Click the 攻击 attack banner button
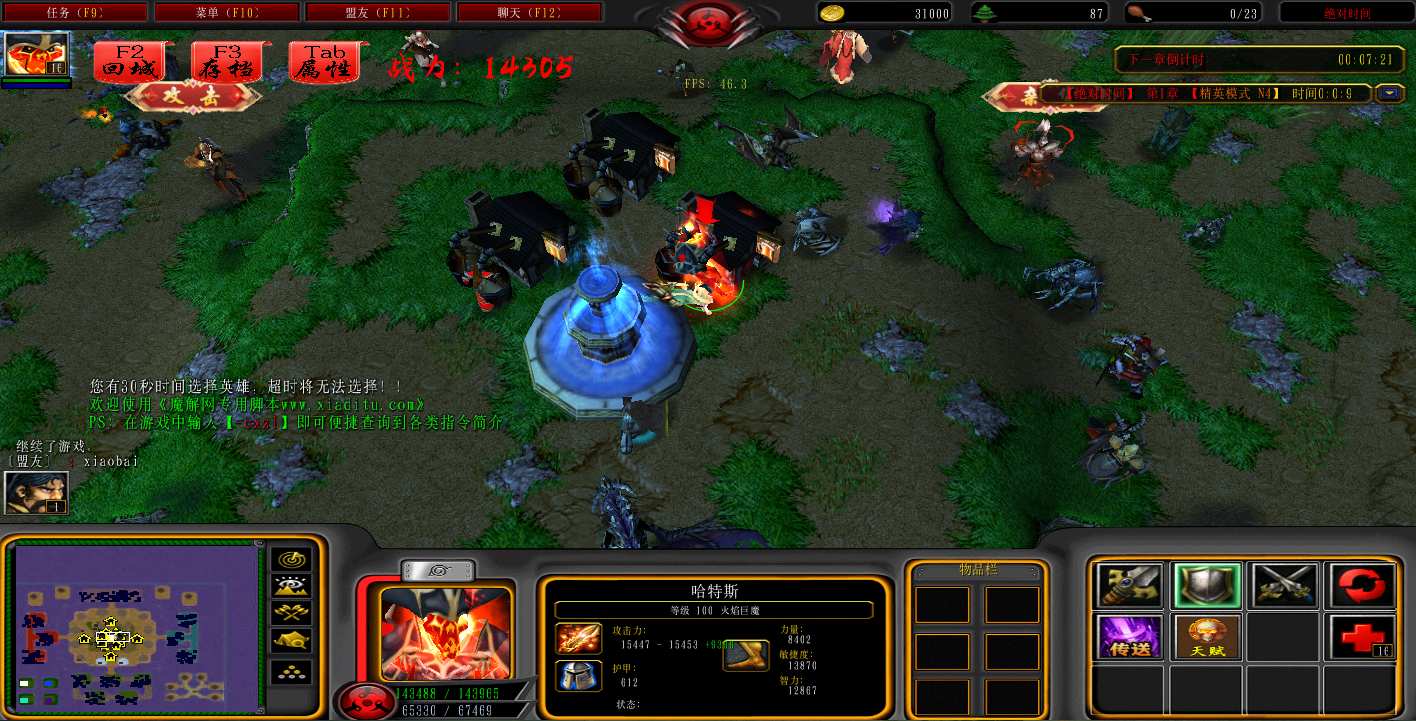1416x721 pixels. click(x=196, y=96)
